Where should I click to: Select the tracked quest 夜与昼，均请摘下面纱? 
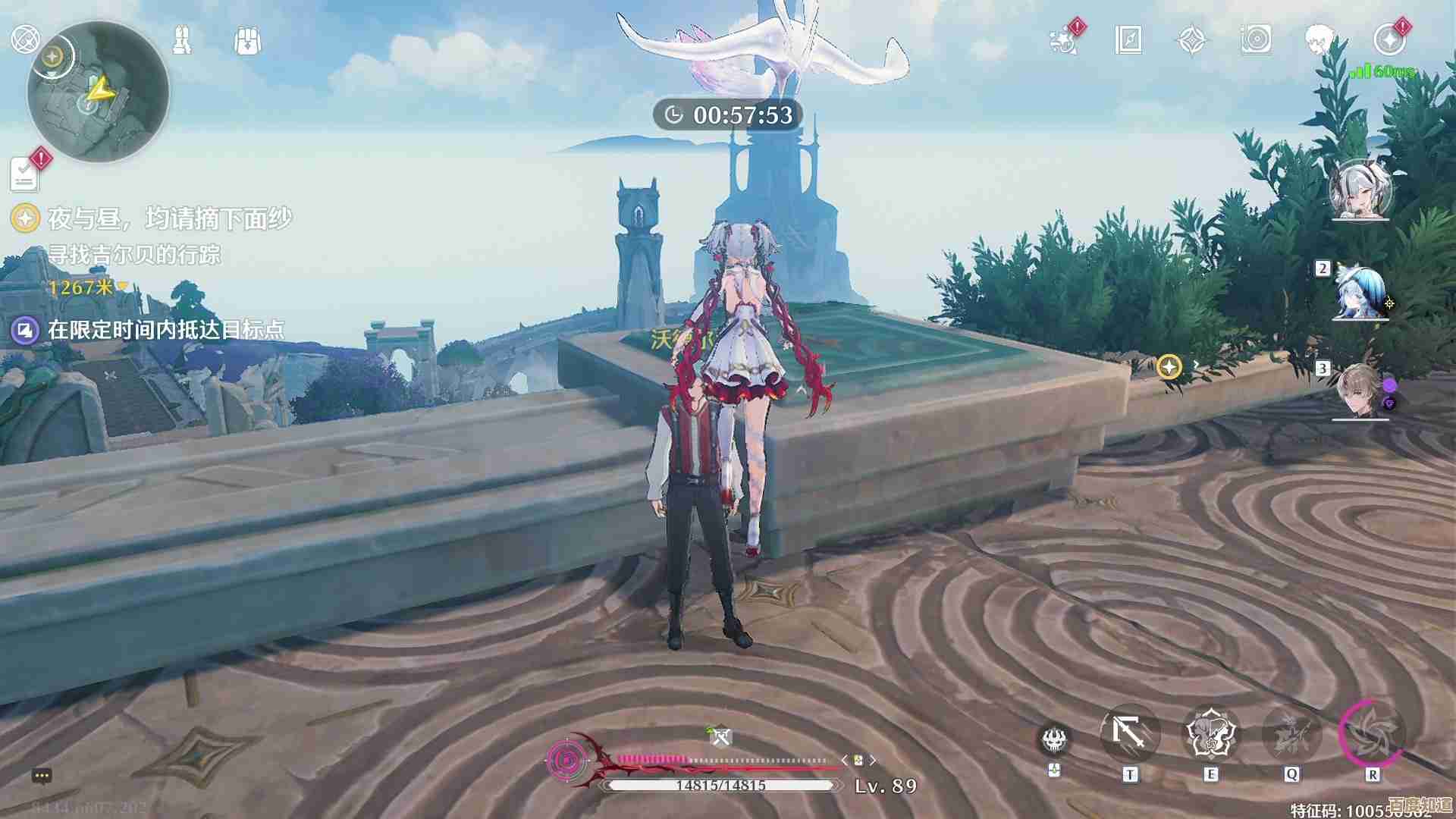click(169, 219)
